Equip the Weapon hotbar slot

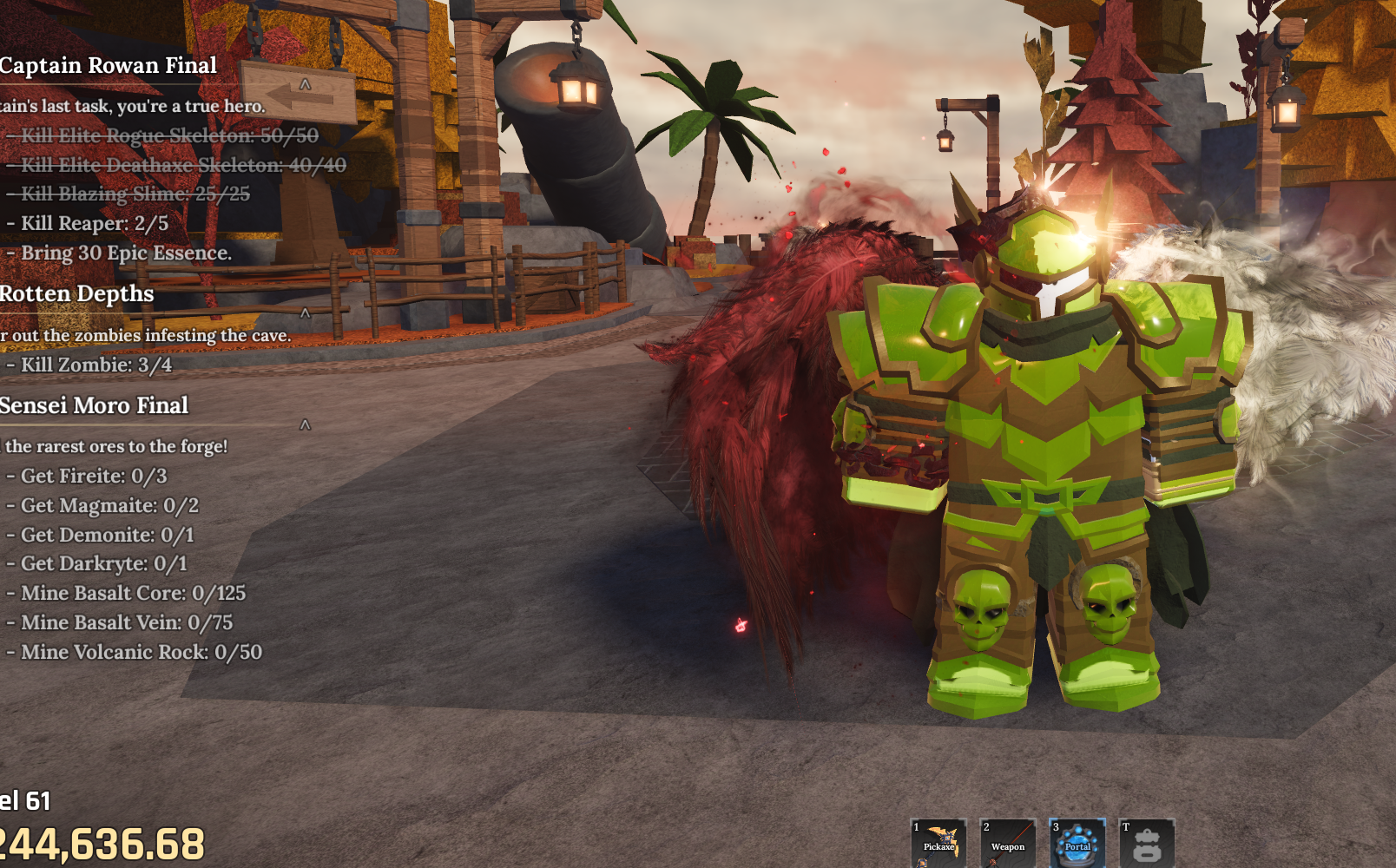pos(1008,843)
